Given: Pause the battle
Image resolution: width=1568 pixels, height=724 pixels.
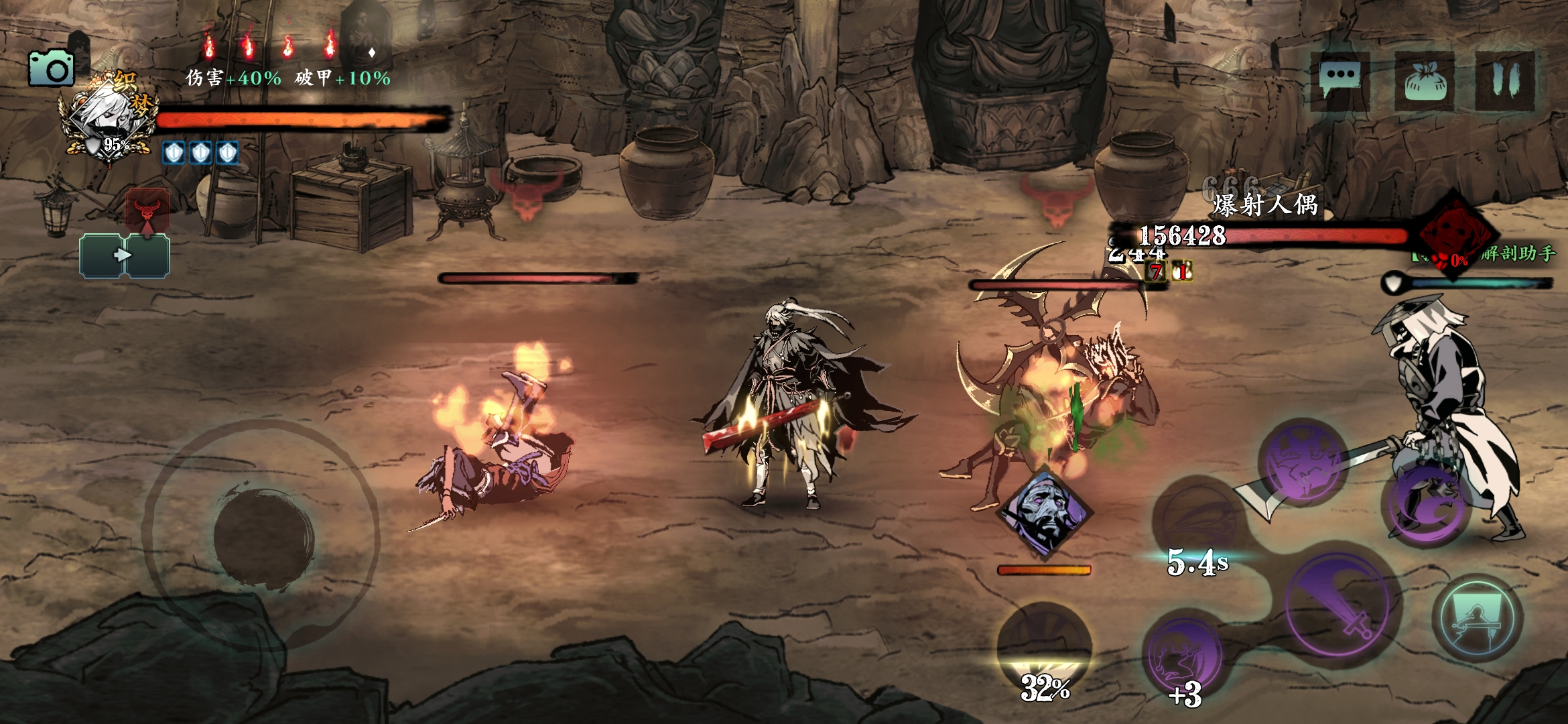Looking at the screenshot, I should tap(1504, 81).
